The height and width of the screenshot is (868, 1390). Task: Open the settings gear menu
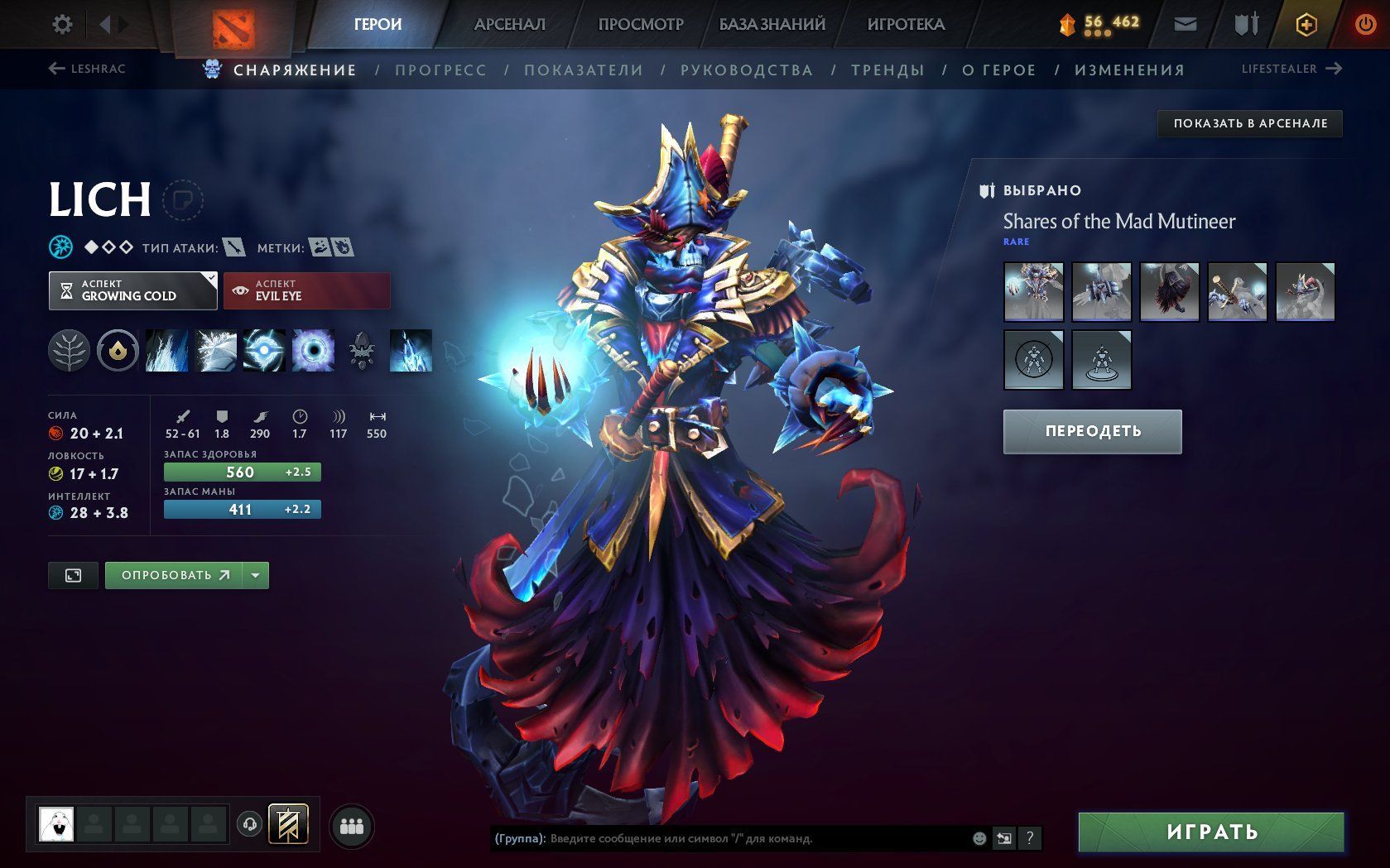pyautogui.click(x=62, y=24)
